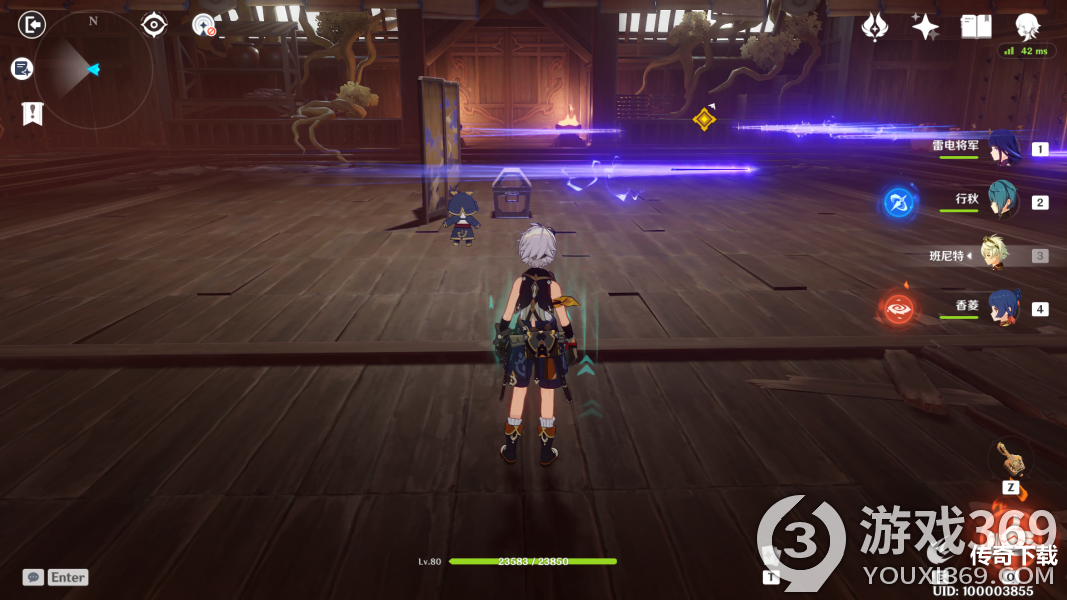Viewport: 1067px width, 600px height.
Task: Click the disabled co-op signal icon
Action: point(204,25)
